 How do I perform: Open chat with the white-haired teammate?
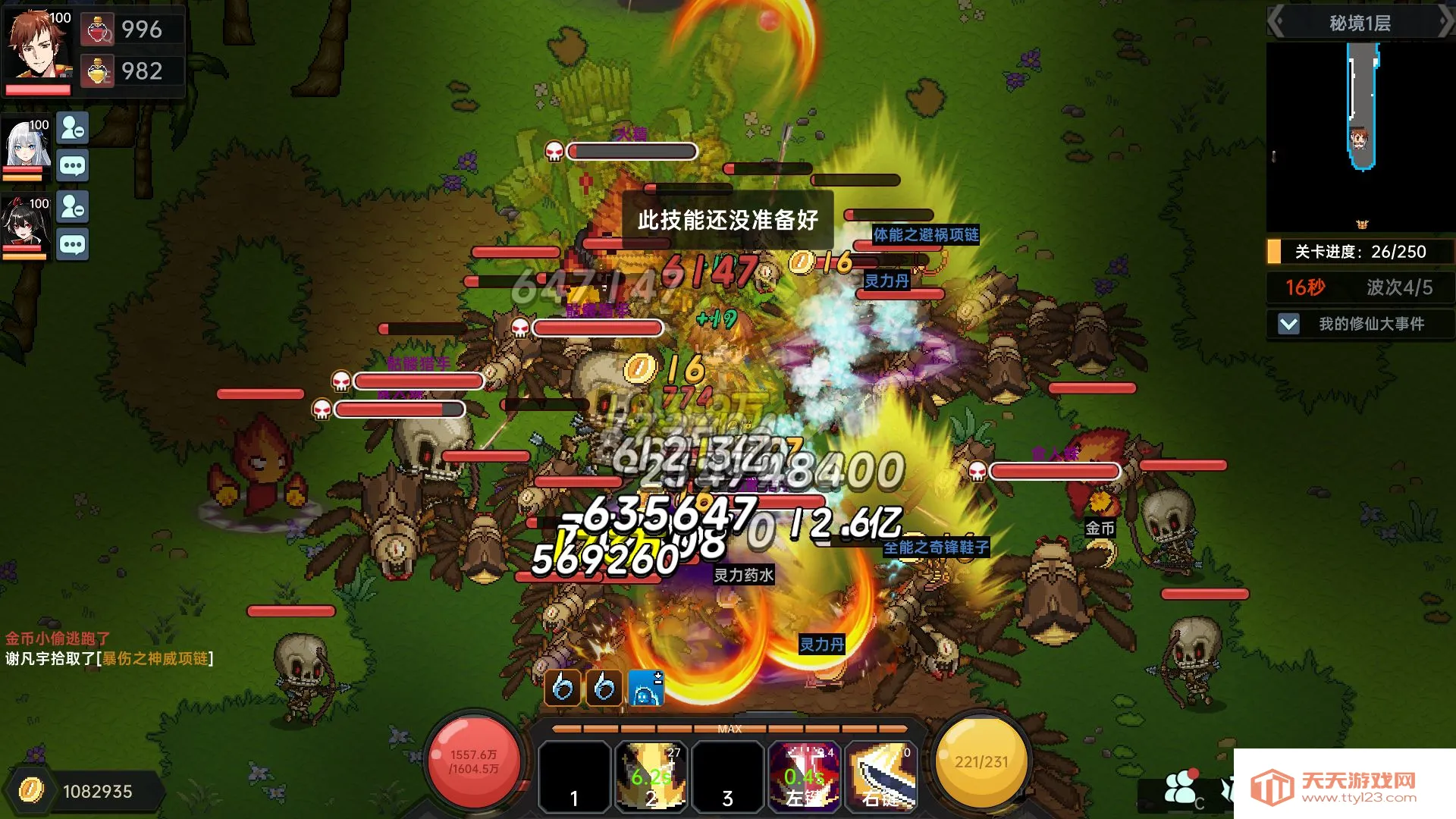pos(73,166)
